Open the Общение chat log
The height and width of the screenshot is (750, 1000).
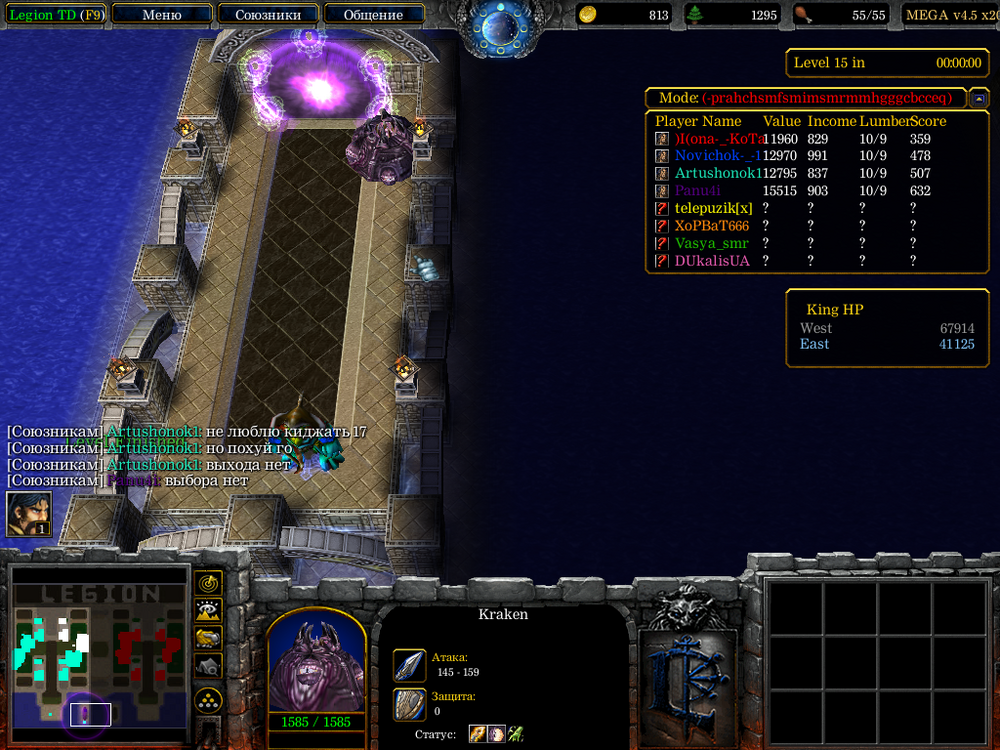point(373,15)
